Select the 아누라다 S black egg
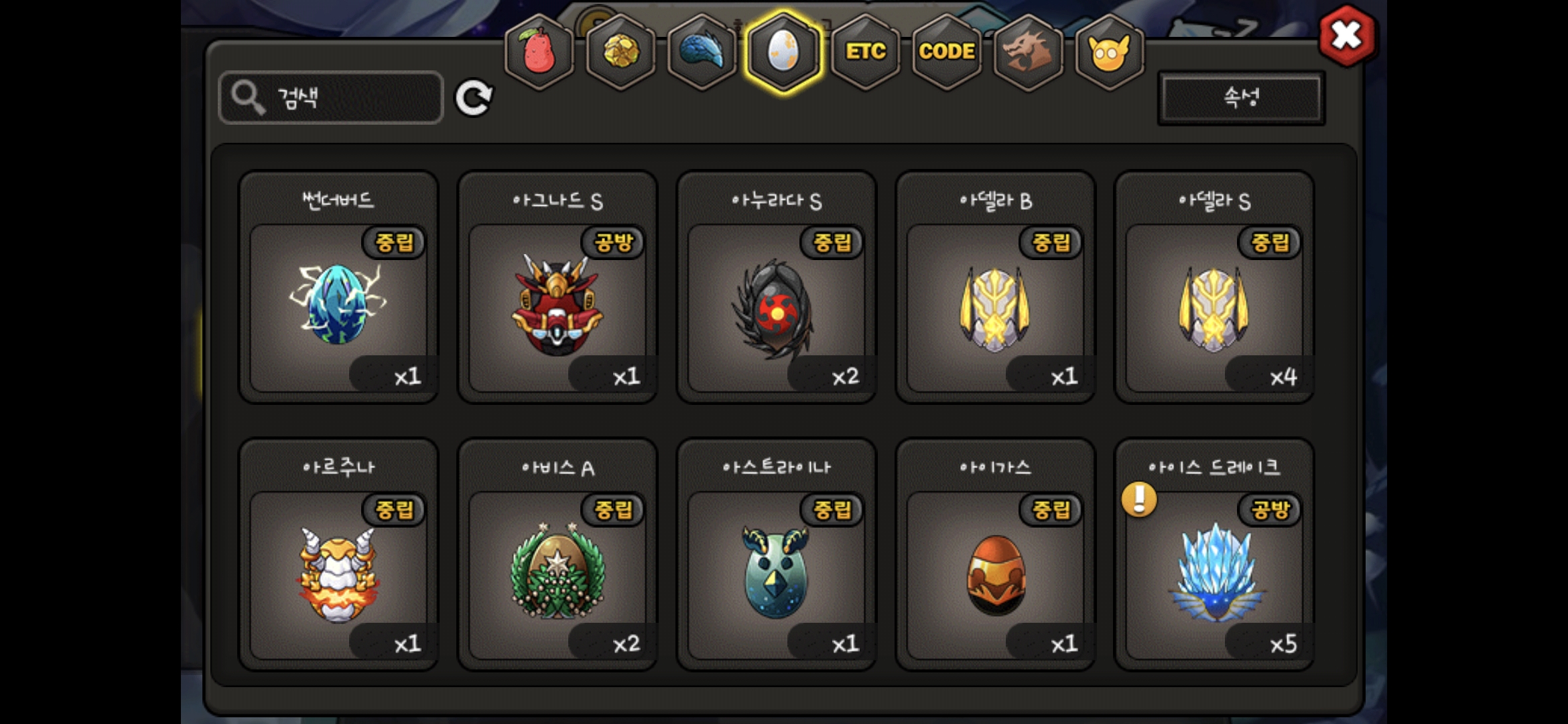 (x=776, y=305)
